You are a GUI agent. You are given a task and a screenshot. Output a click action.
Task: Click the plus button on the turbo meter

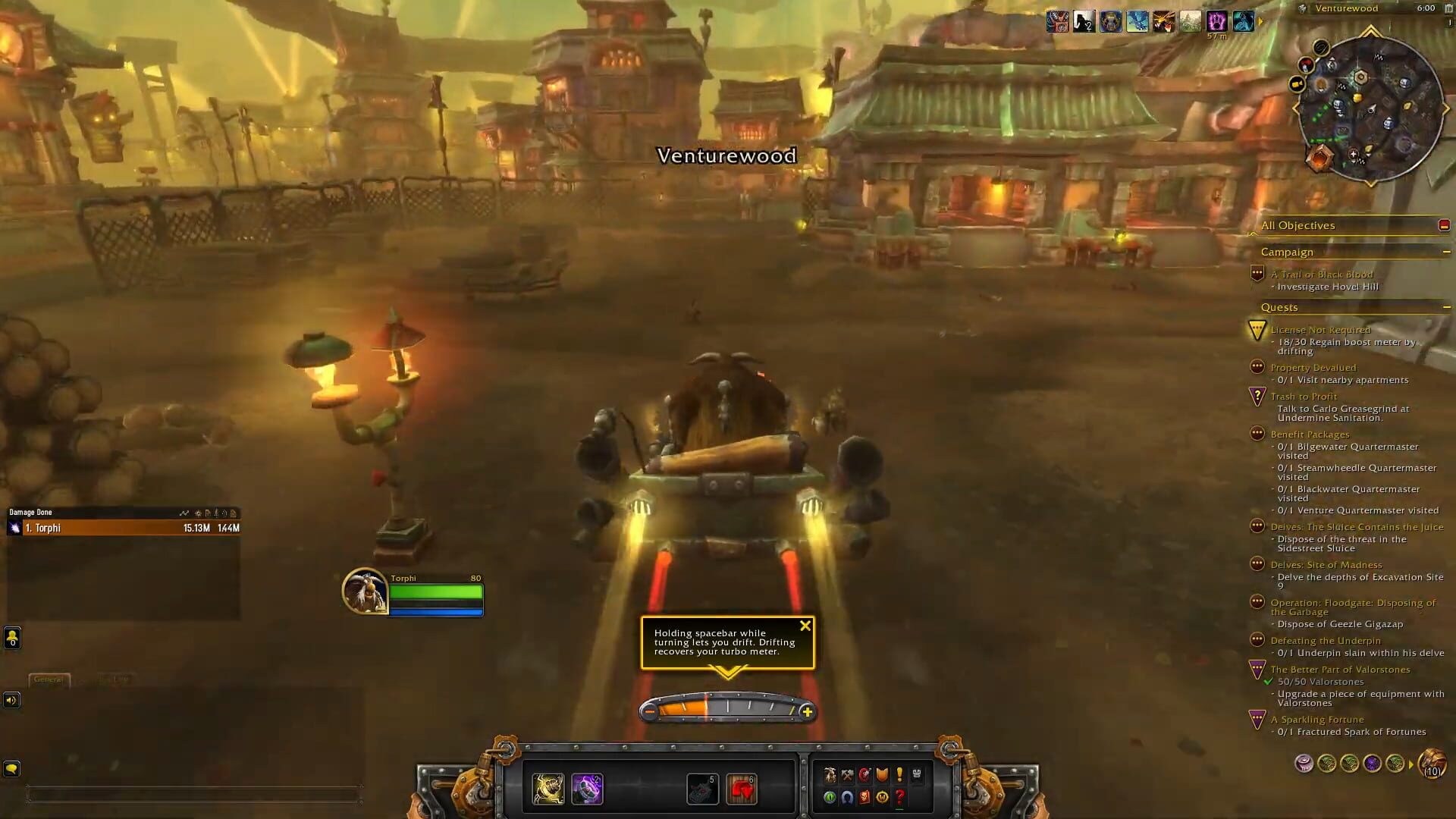pyautogui.click(x=808, y=712)
